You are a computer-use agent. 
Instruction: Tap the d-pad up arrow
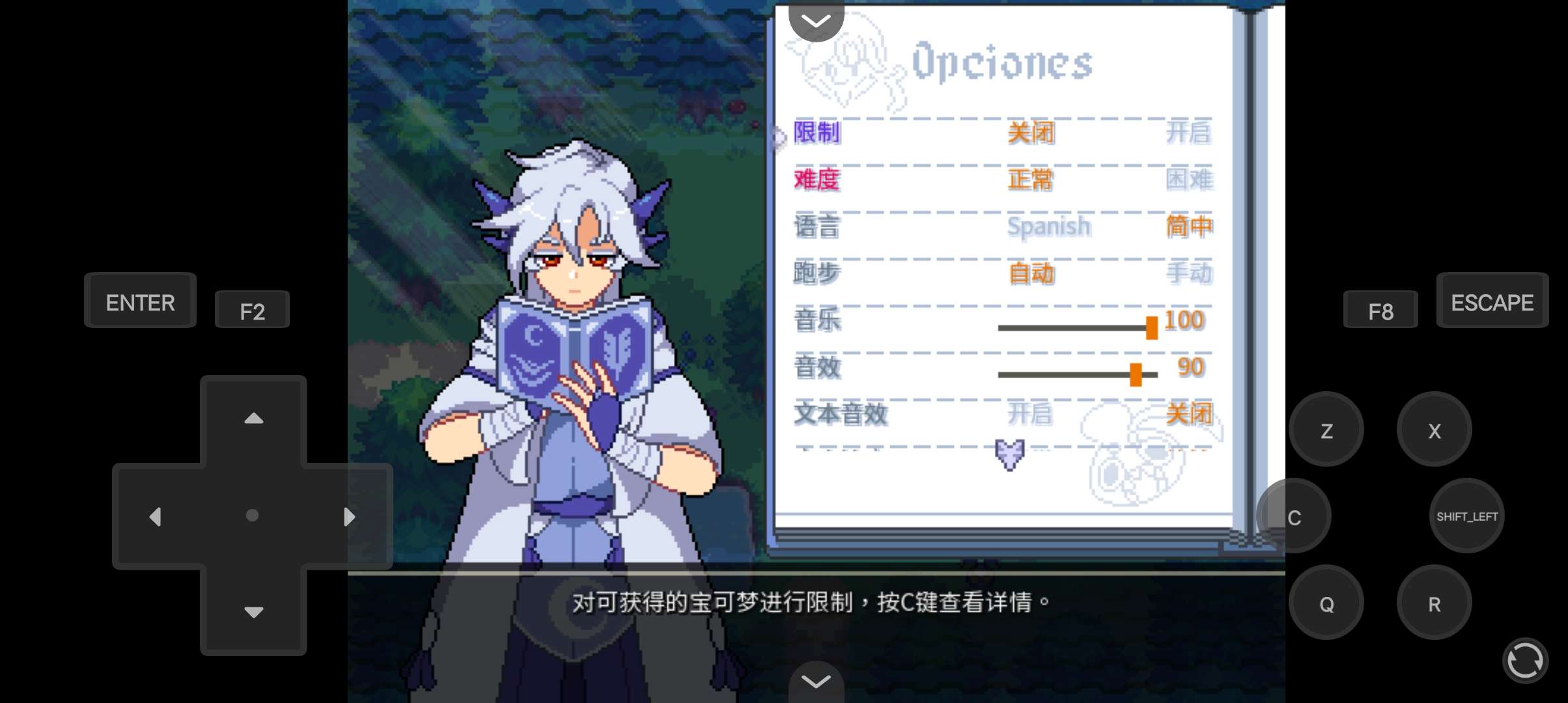point(253,419)
